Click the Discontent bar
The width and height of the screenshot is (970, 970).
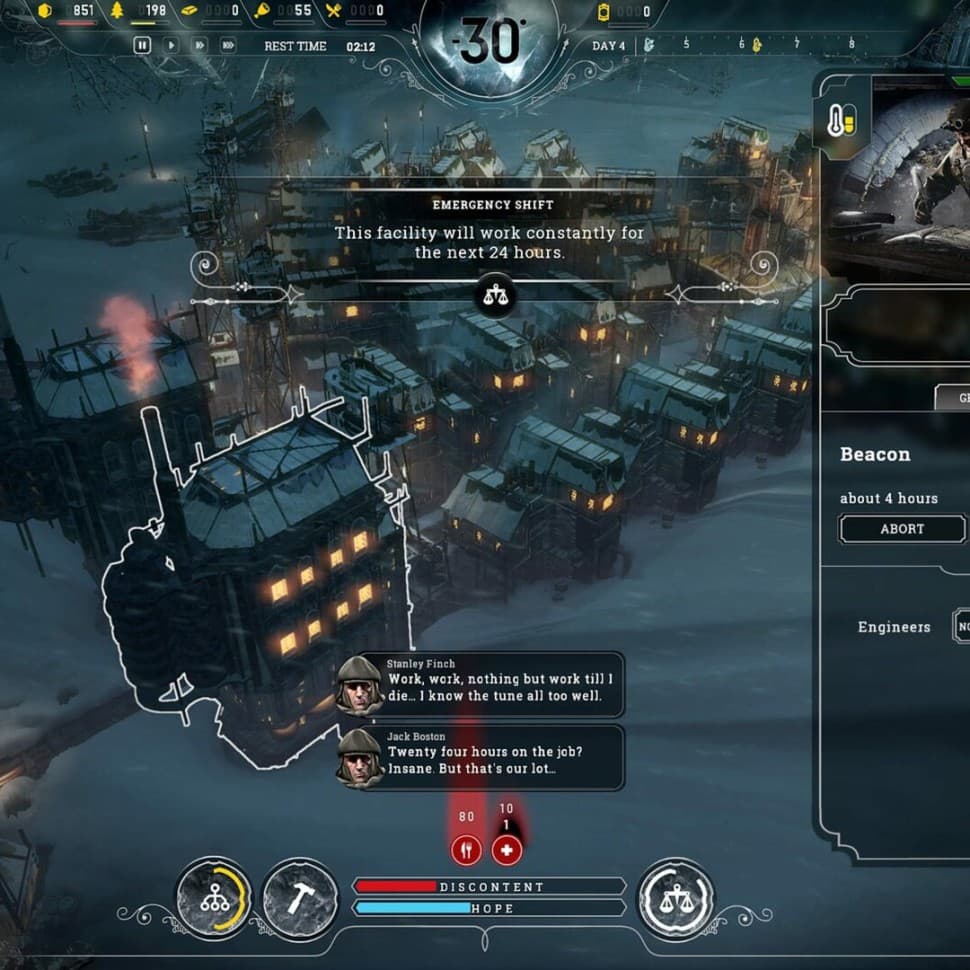(489, 887)
